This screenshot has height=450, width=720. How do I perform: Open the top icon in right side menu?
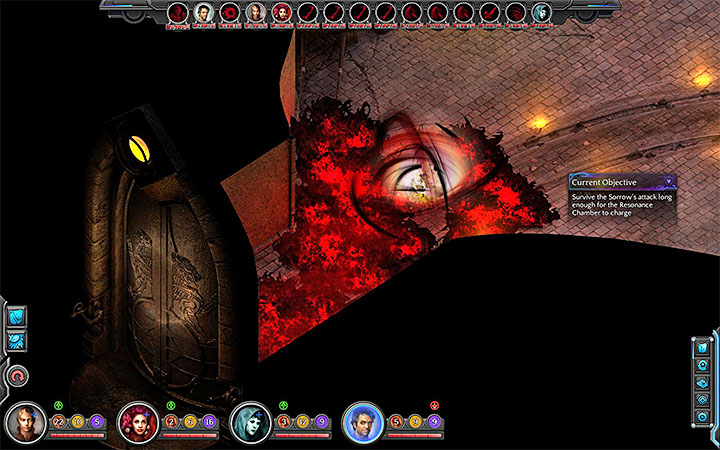point(704,347)
